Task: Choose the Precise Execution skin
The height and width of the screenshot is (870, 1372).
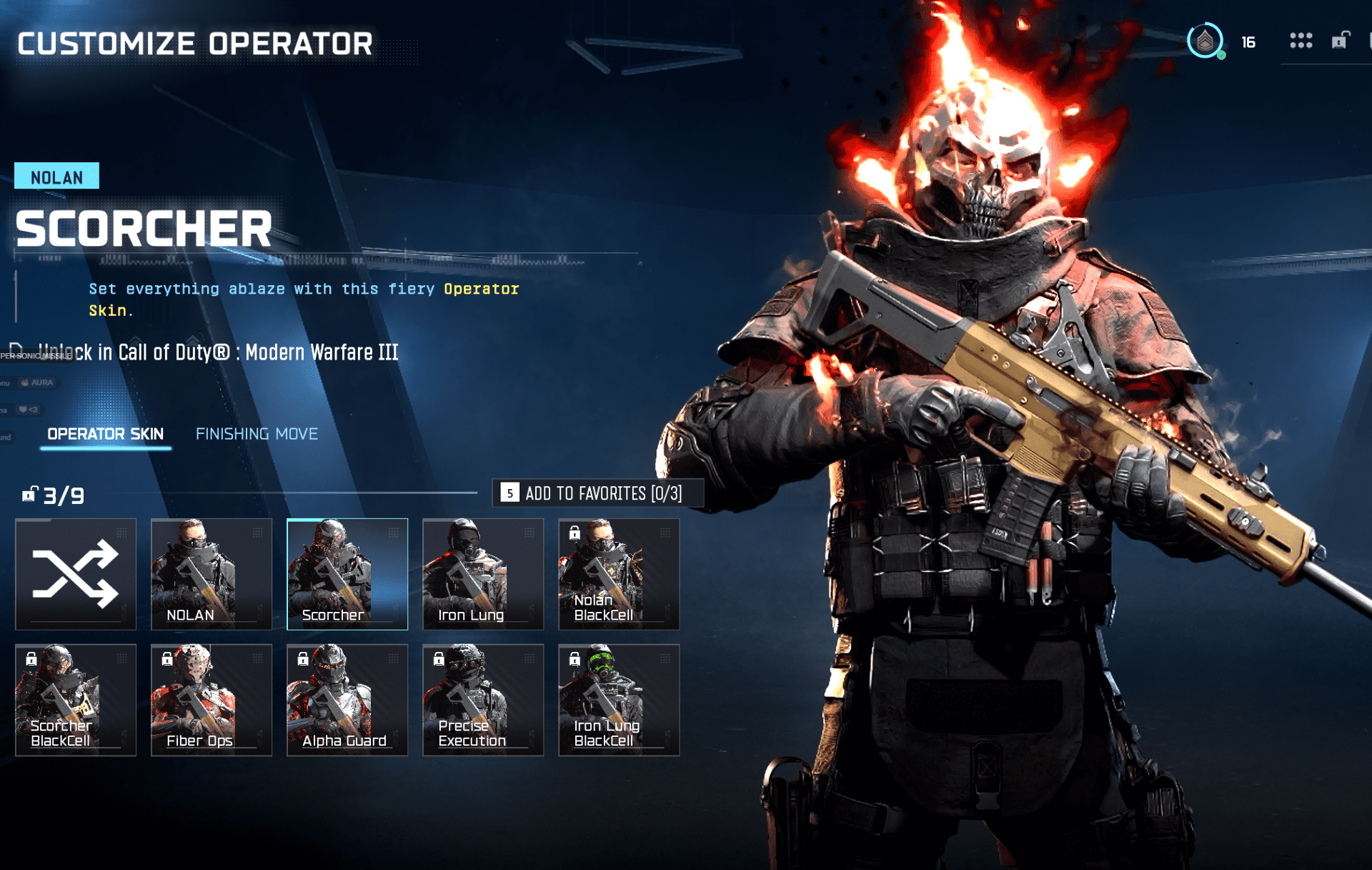Action: (483, 700)
